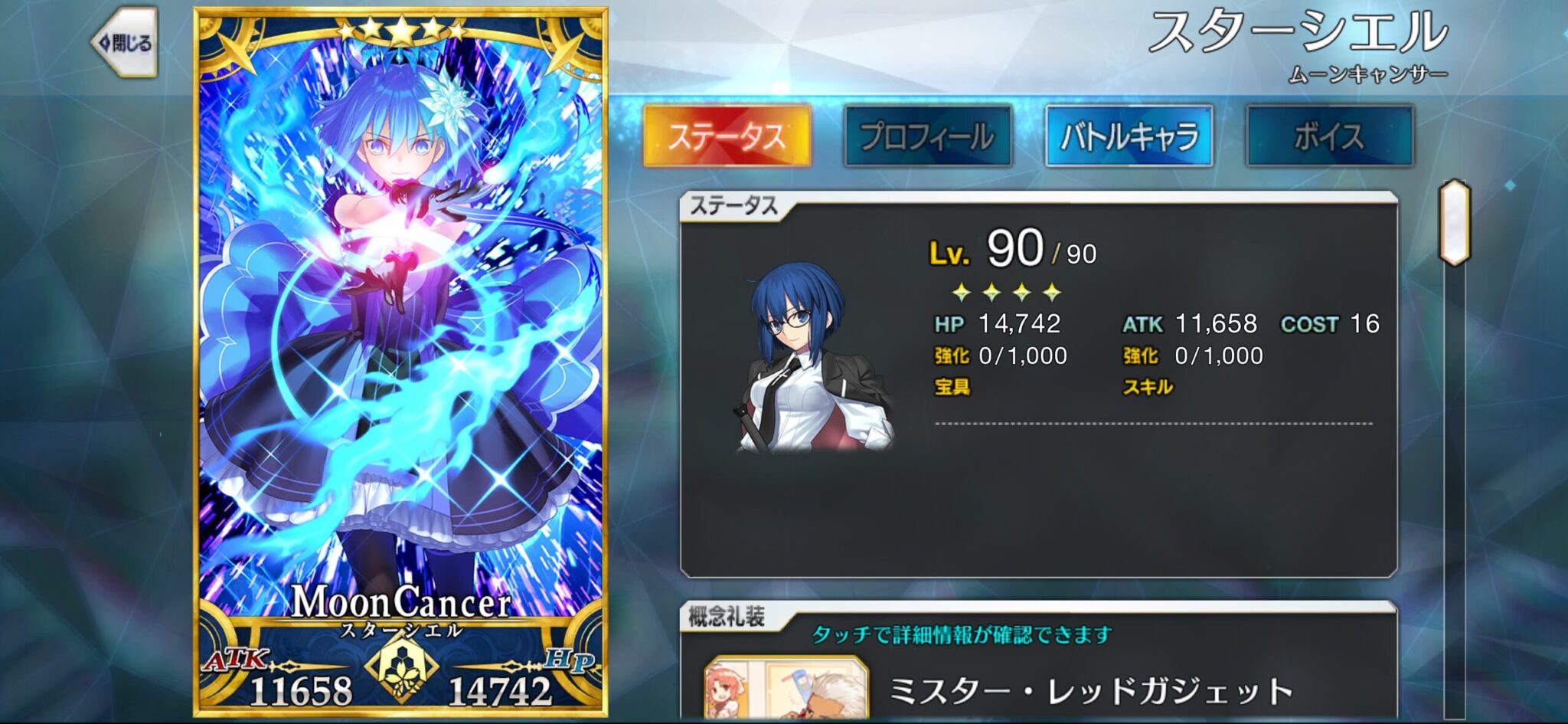Tap the ミスター・レッドガジェット craft essence thumbnail
1568x724 pixels.
[x=786, y=690]
